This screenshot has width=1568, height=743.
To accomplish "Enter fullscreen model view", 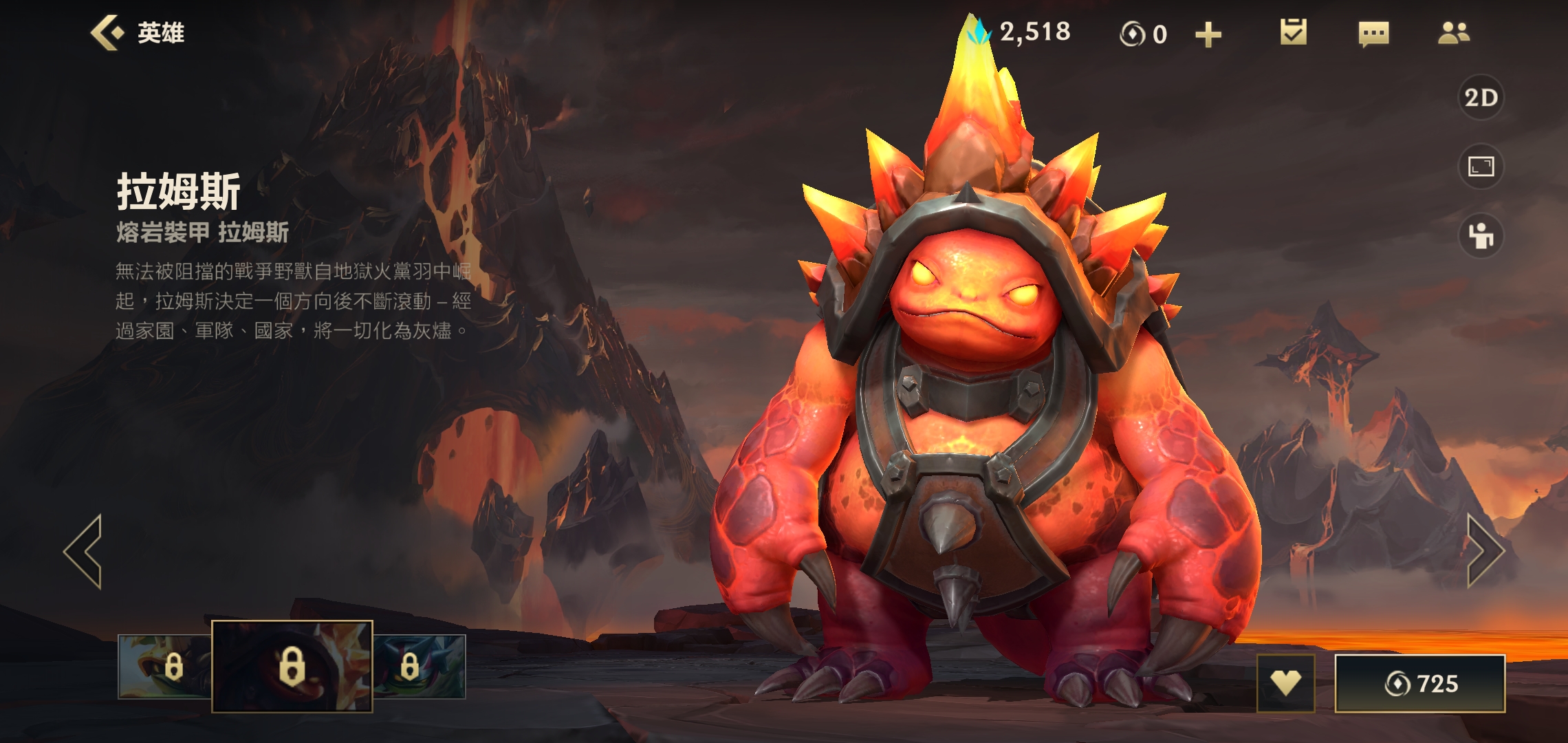I will pyautogui.click(x=1481, y=166).
